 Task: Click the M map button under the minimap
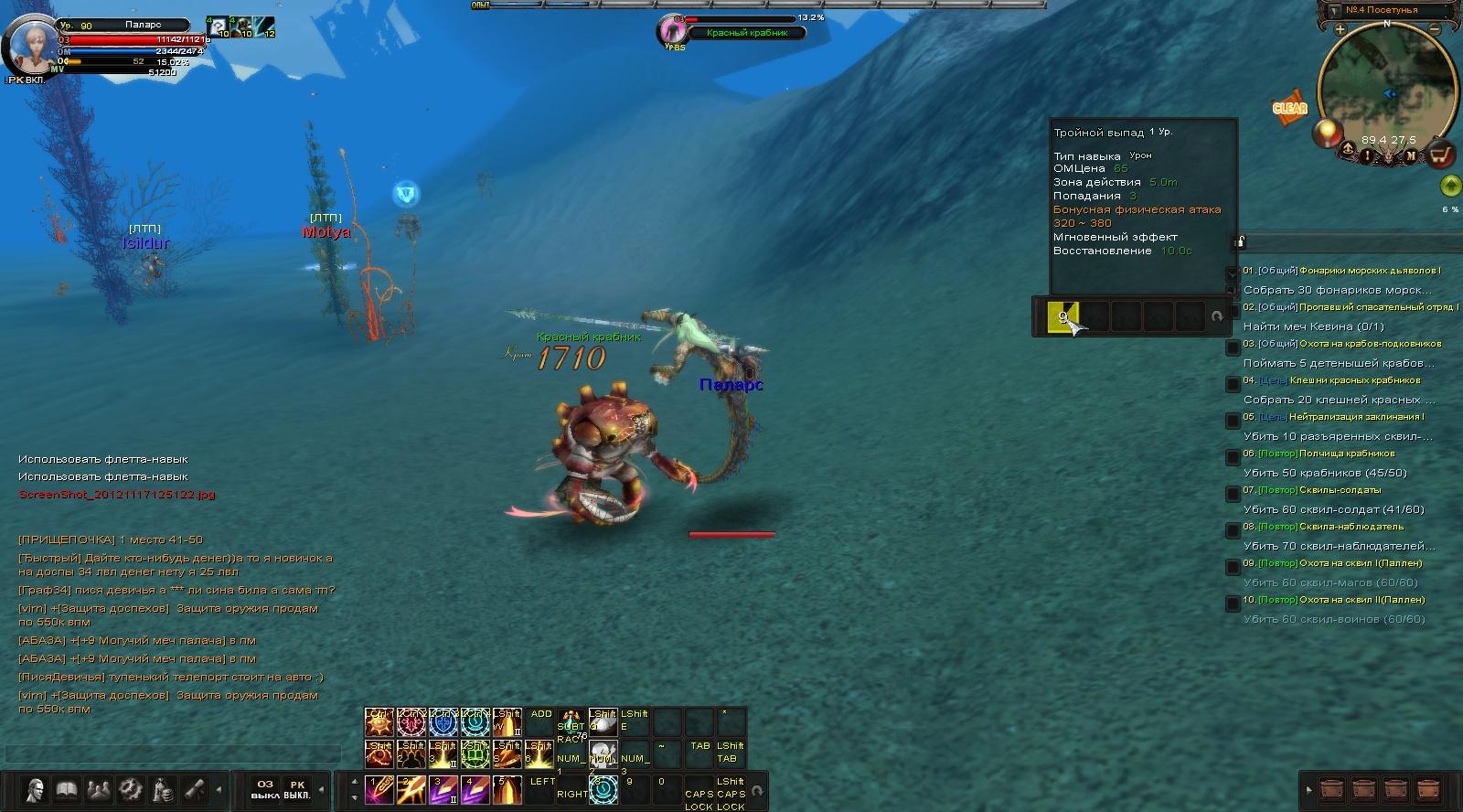[x=1410, y=155]
